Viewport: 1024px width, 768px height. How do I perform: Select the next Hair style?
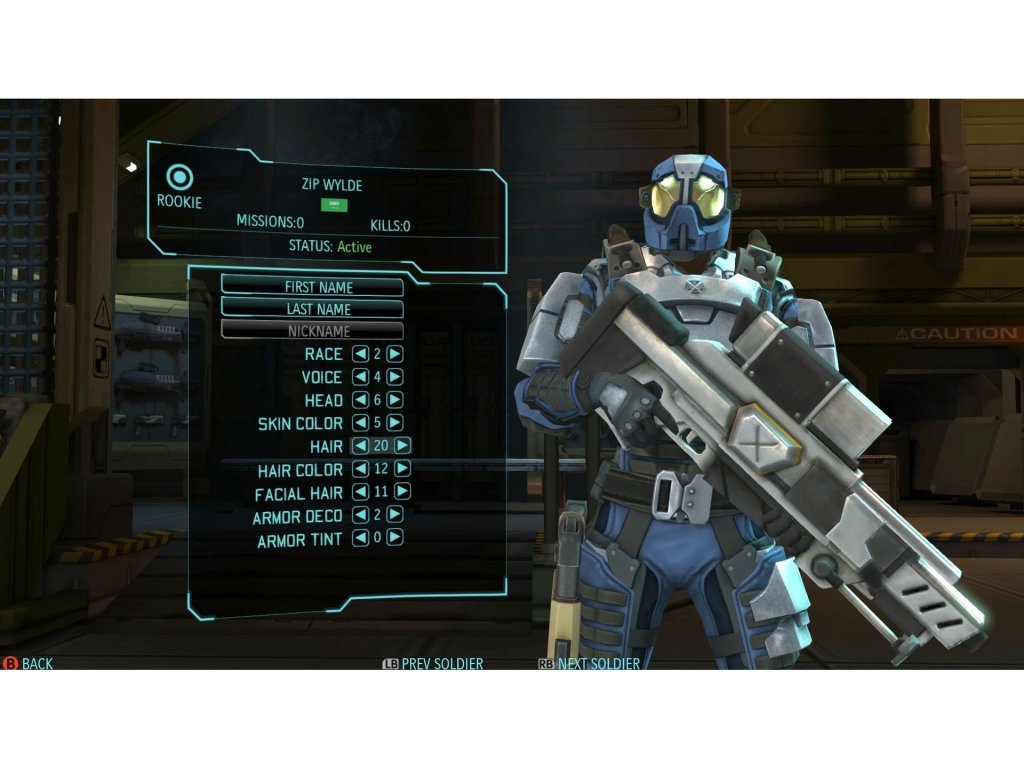tap(403, 446)
